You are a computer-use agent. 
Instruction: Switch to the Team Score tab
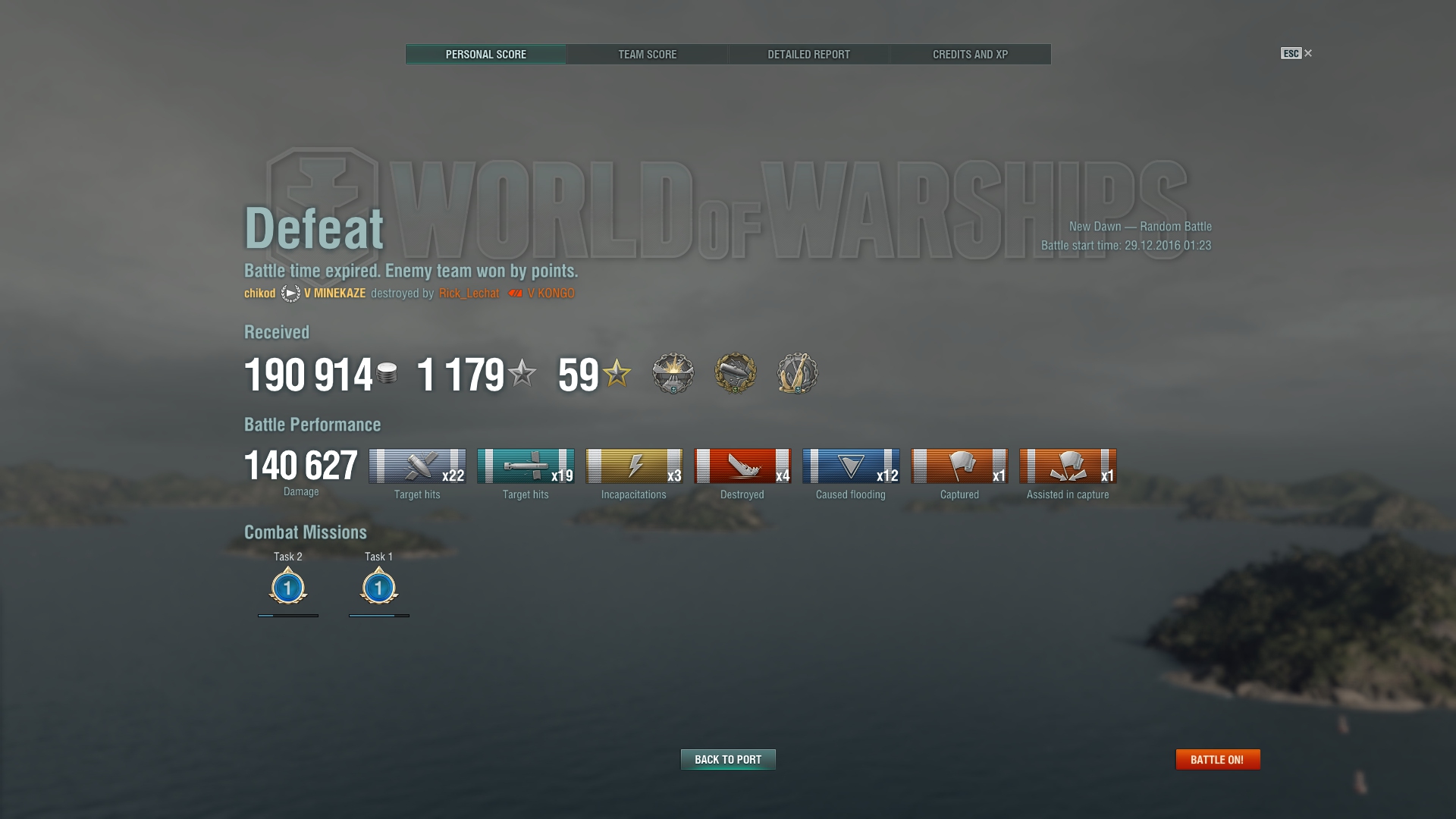(x=647, y=55)
